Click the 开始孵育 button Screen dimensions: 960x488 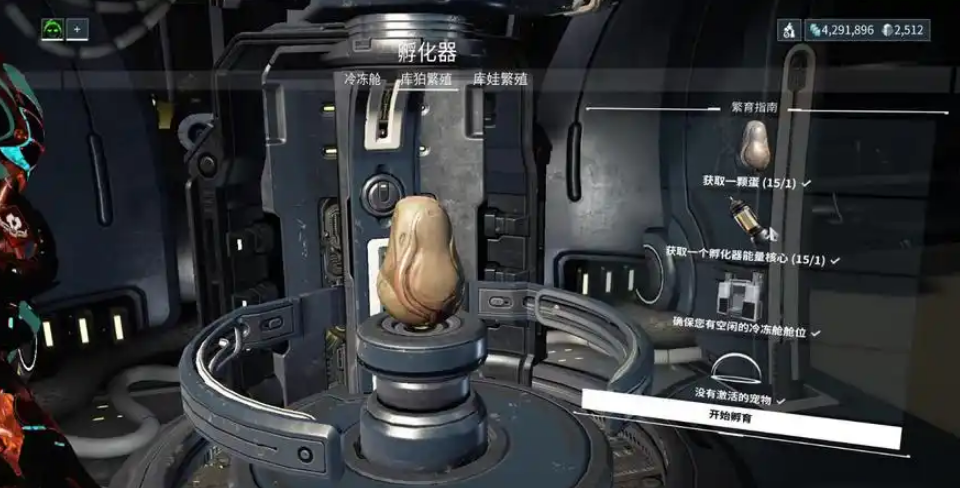click(730, 415)
